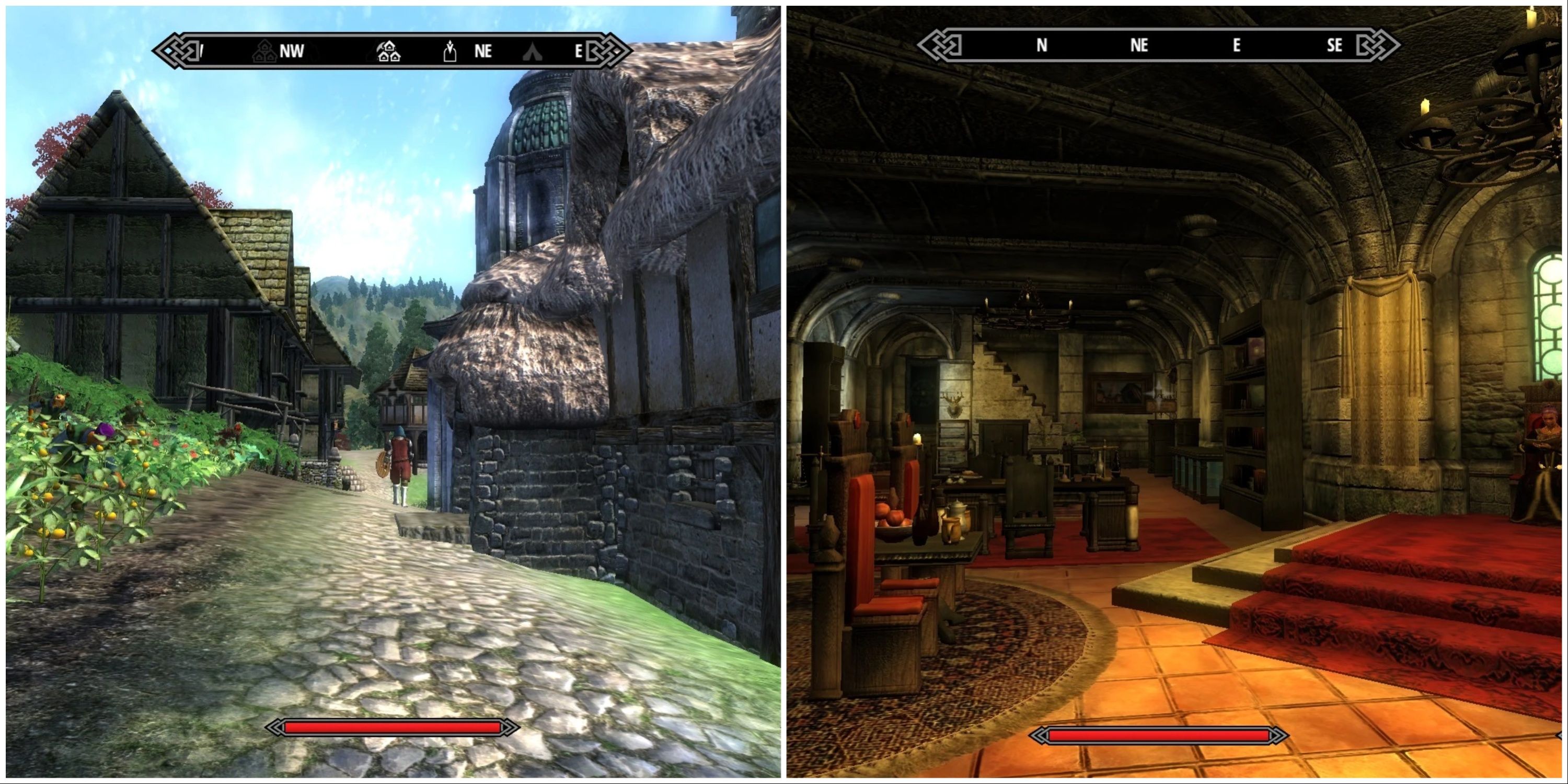1568x784 pixels.
Task: Click the red health bar on left screen
Action: [x=396, y=726]
